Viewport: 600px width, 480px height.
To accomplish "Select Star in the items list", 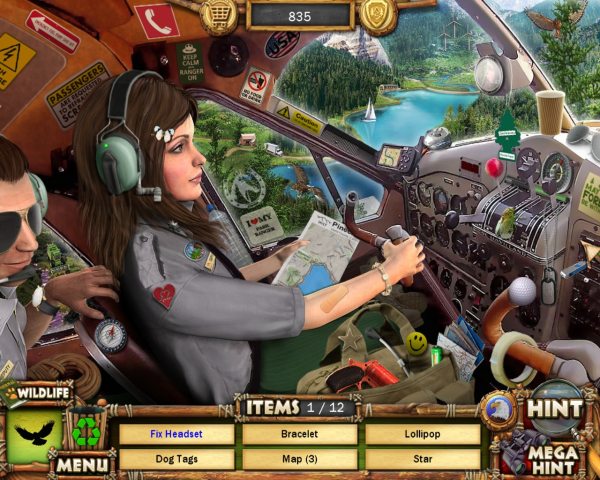I will [422, 459].
